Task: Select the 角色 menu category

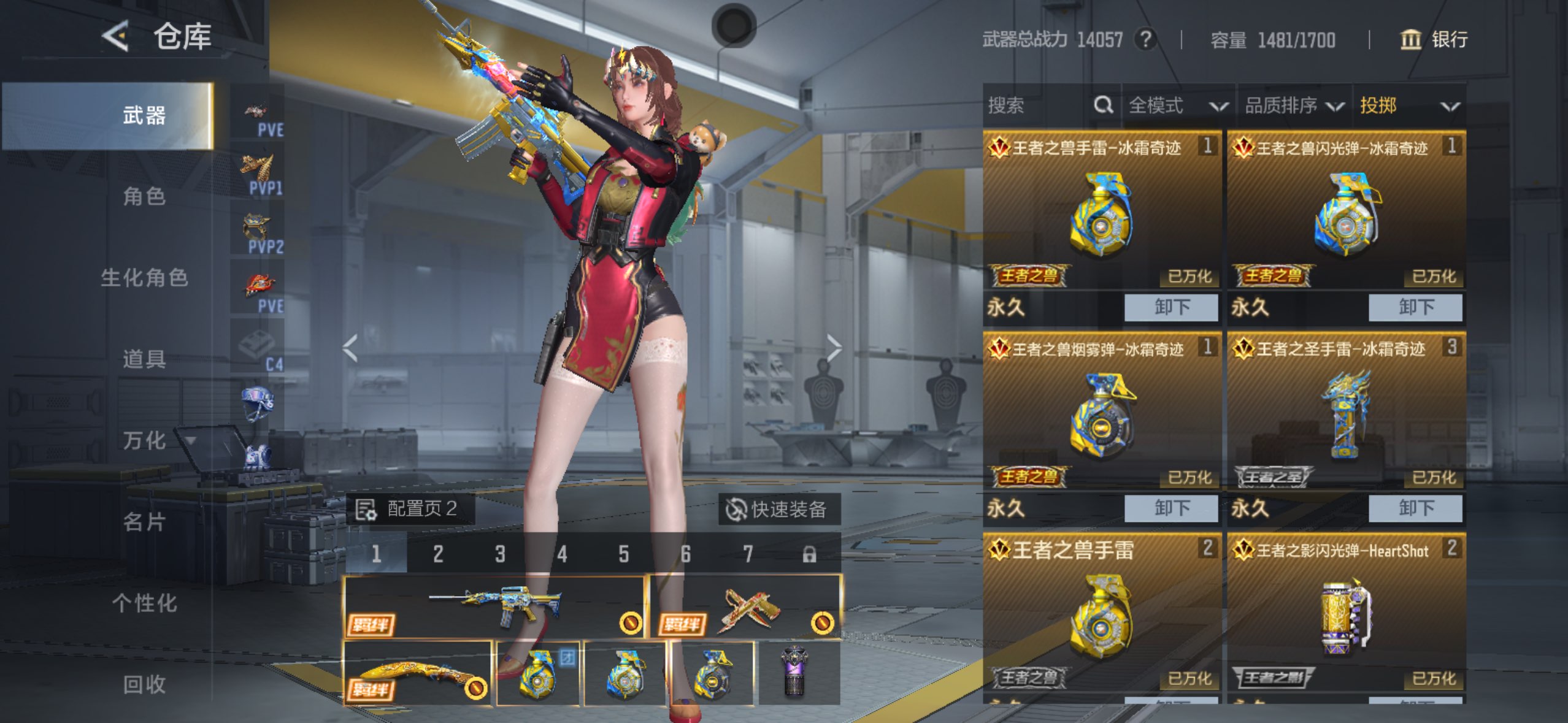Action: tap(144, 196)
